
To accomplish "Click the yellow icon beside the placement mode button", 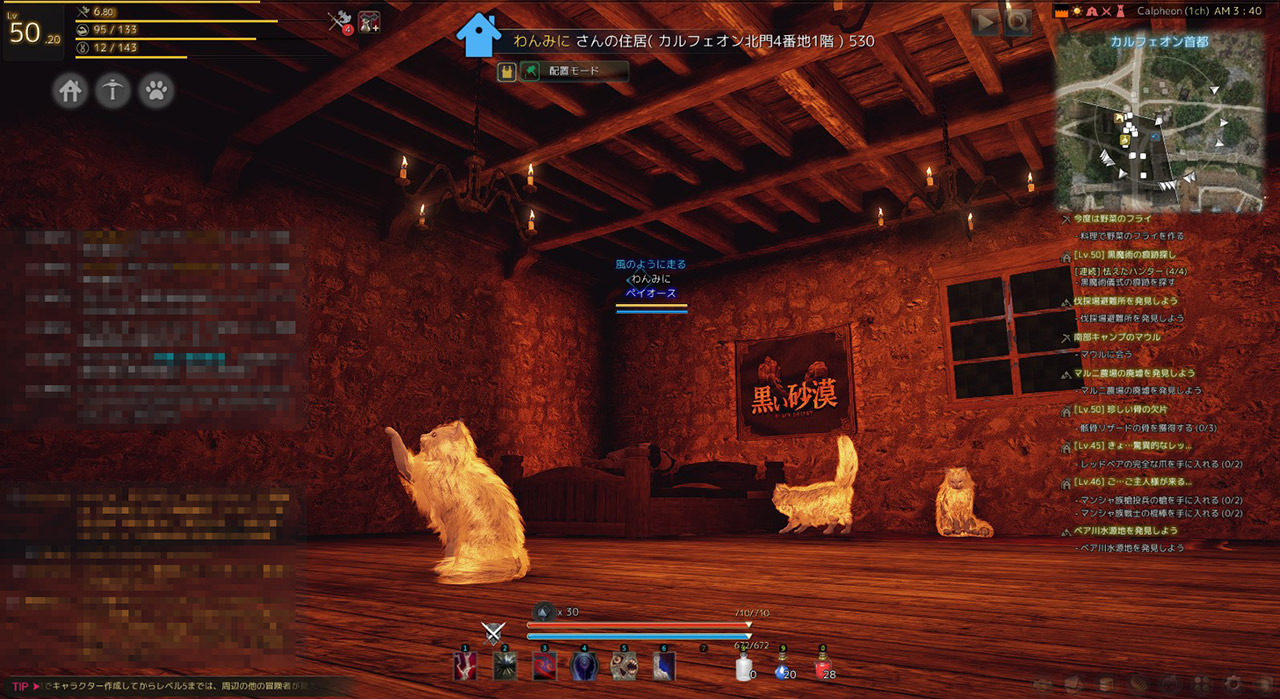I will tap(507, 71).
